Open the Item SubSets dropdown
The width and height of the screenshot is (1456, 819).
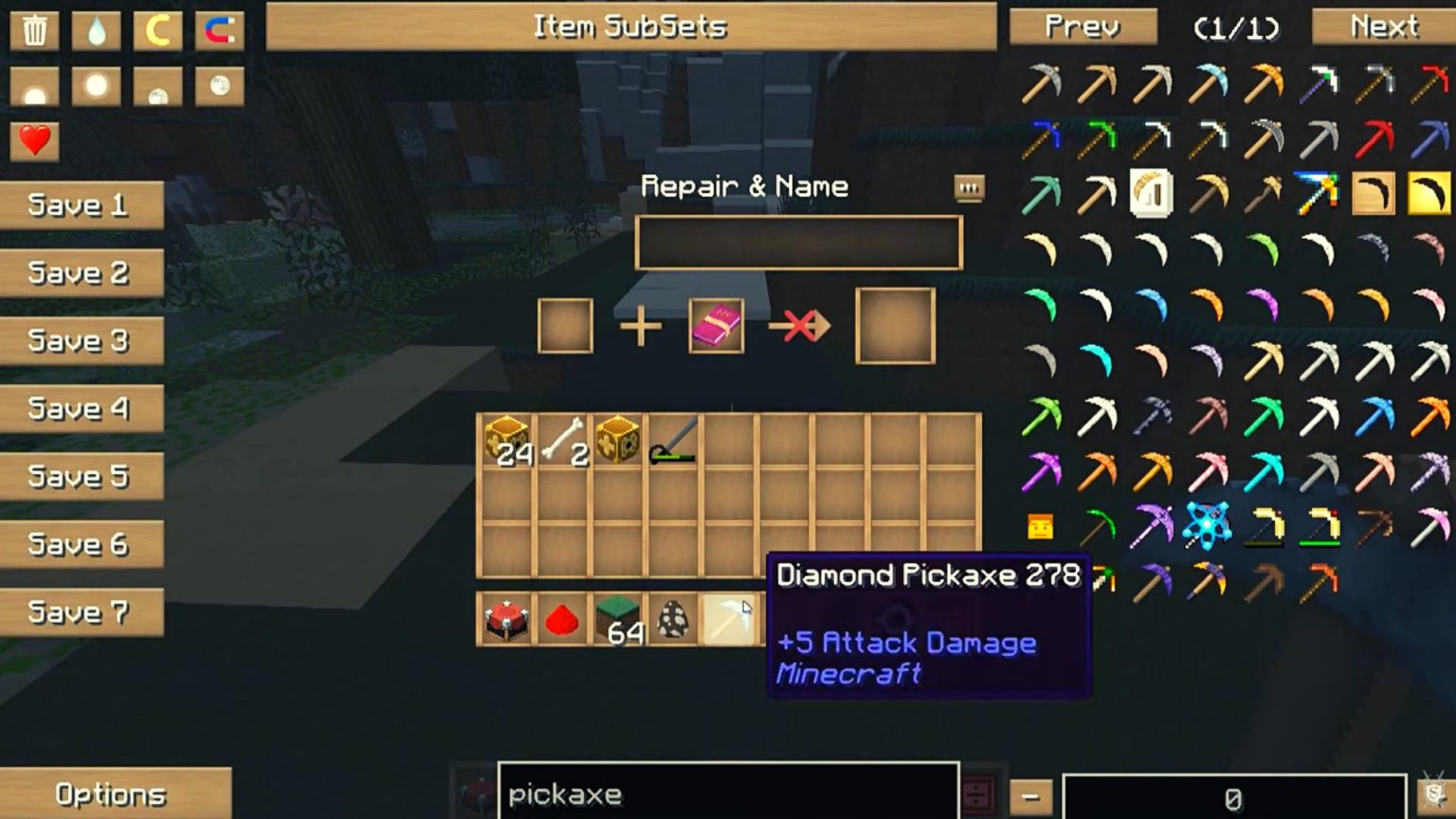pyautogui.click(x=630, y=27)
